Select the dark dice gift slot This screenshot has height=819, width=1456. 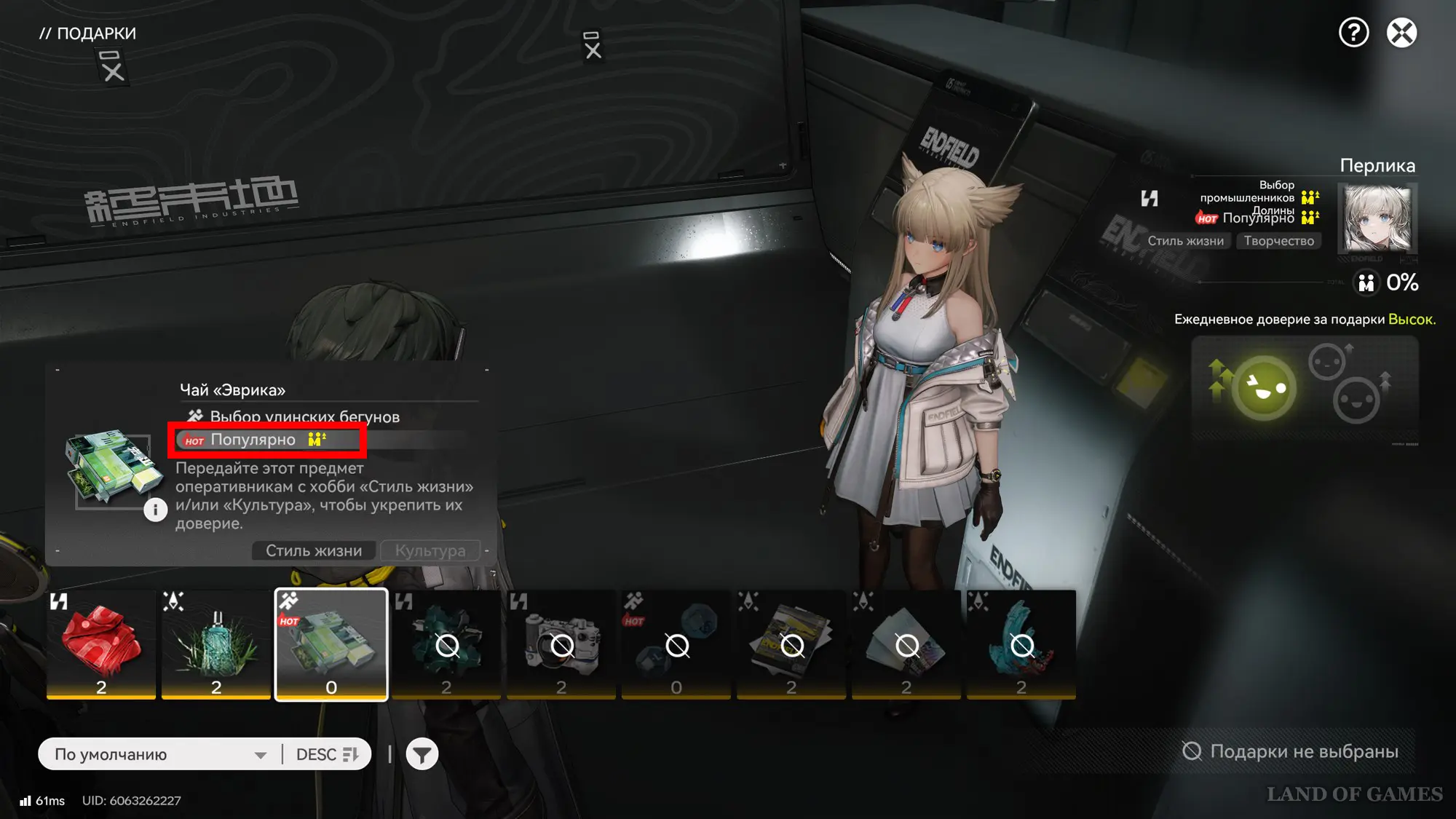click(x=676, y=644)
